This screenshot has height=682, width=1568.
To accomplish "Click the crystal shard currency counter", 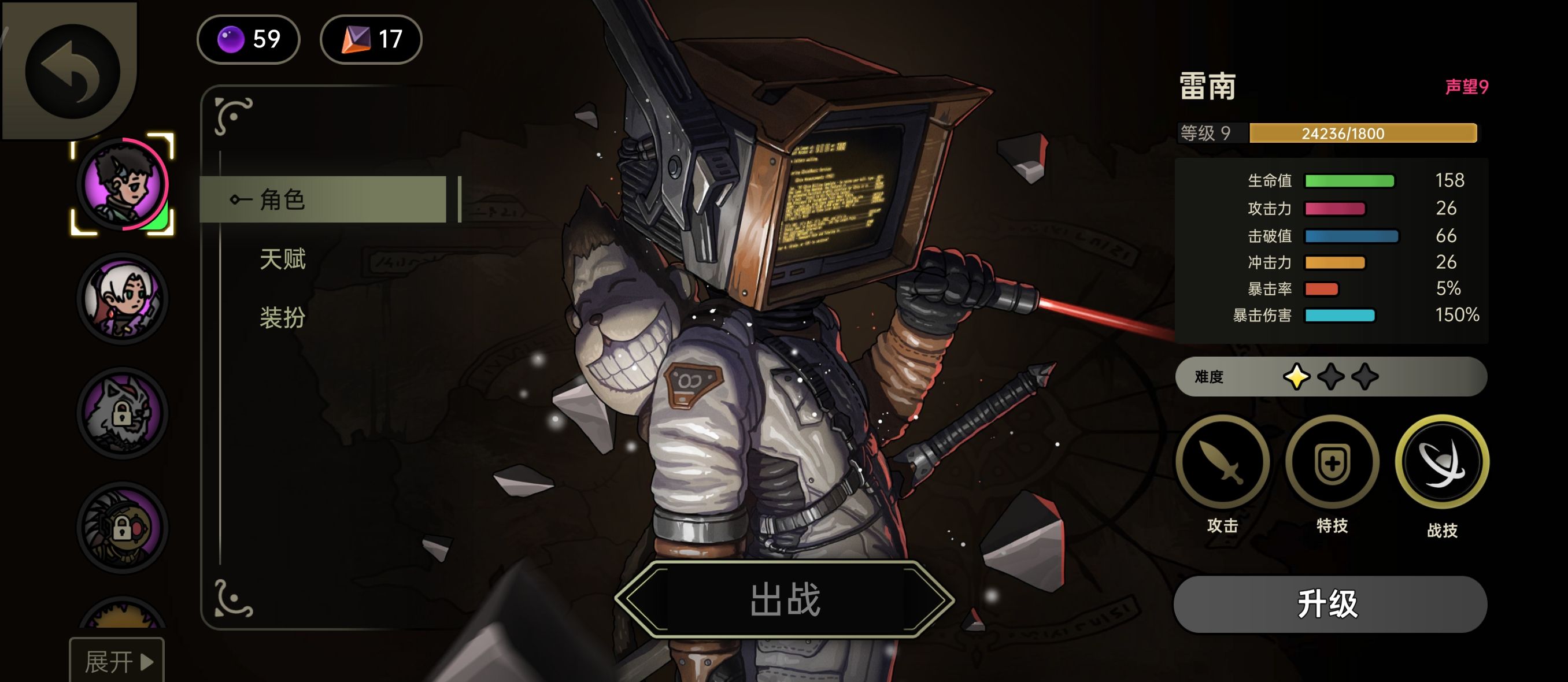I will click(371, 39).
